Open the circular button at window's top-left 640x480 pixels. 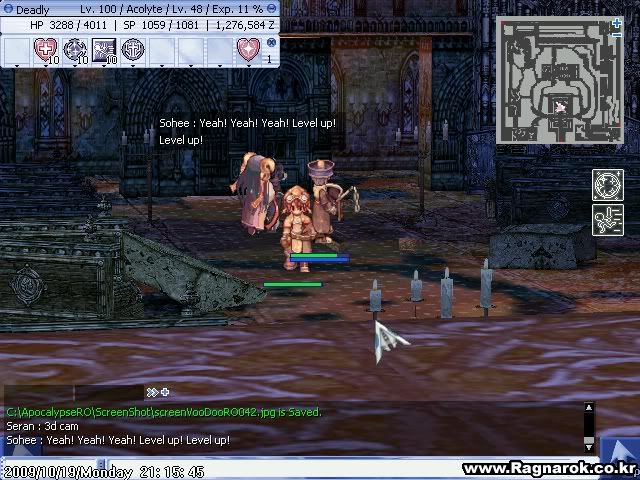[7, 9]
